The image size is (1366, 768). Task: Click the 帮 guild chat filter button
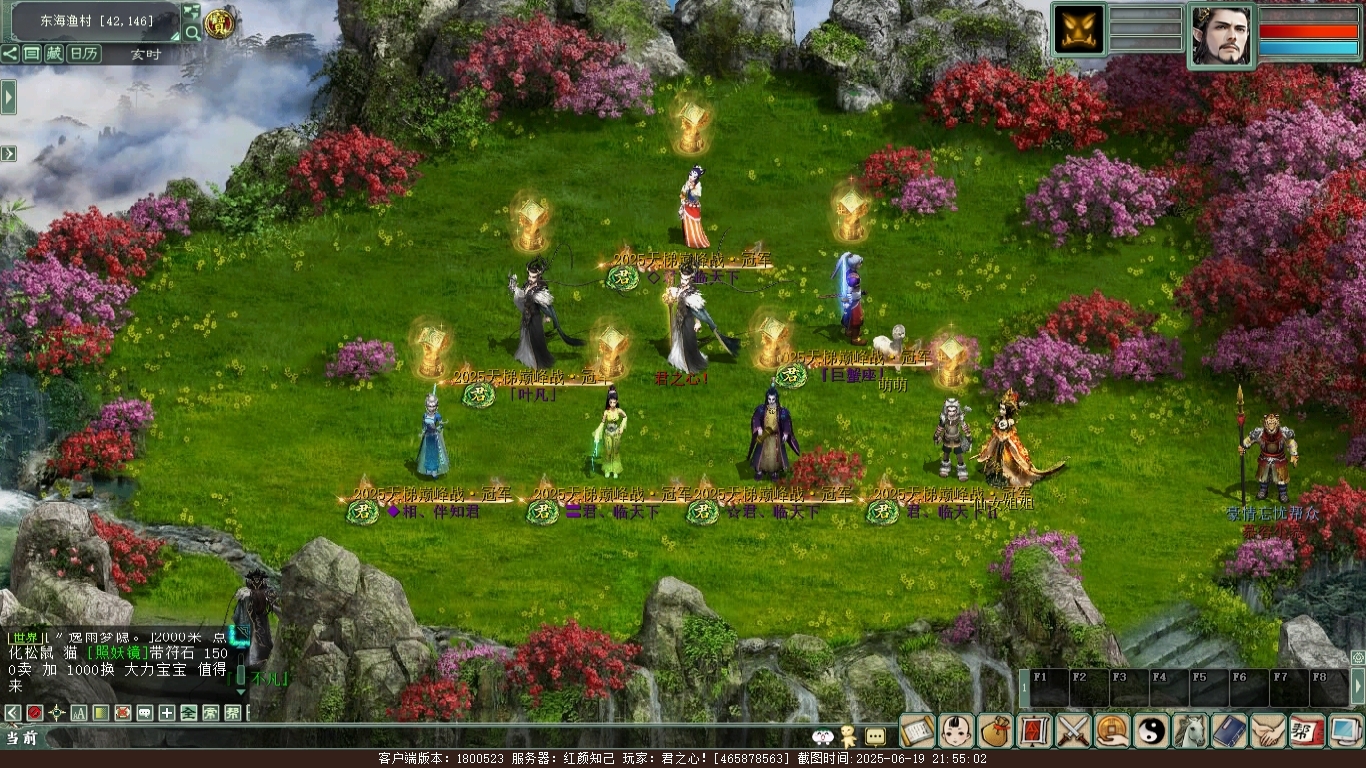click(232, 713)
